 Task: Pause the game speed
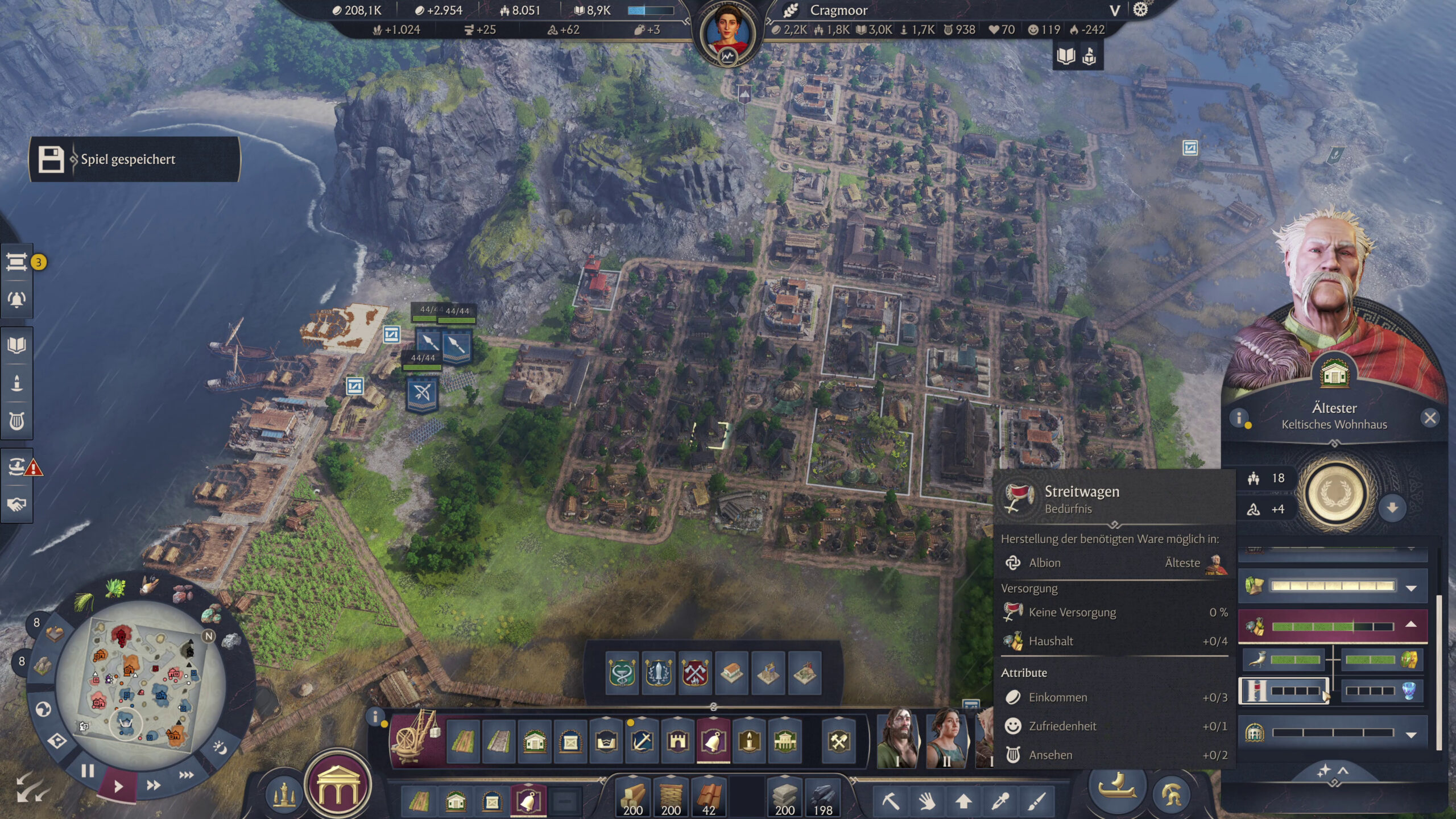click(x=87, y=771)
